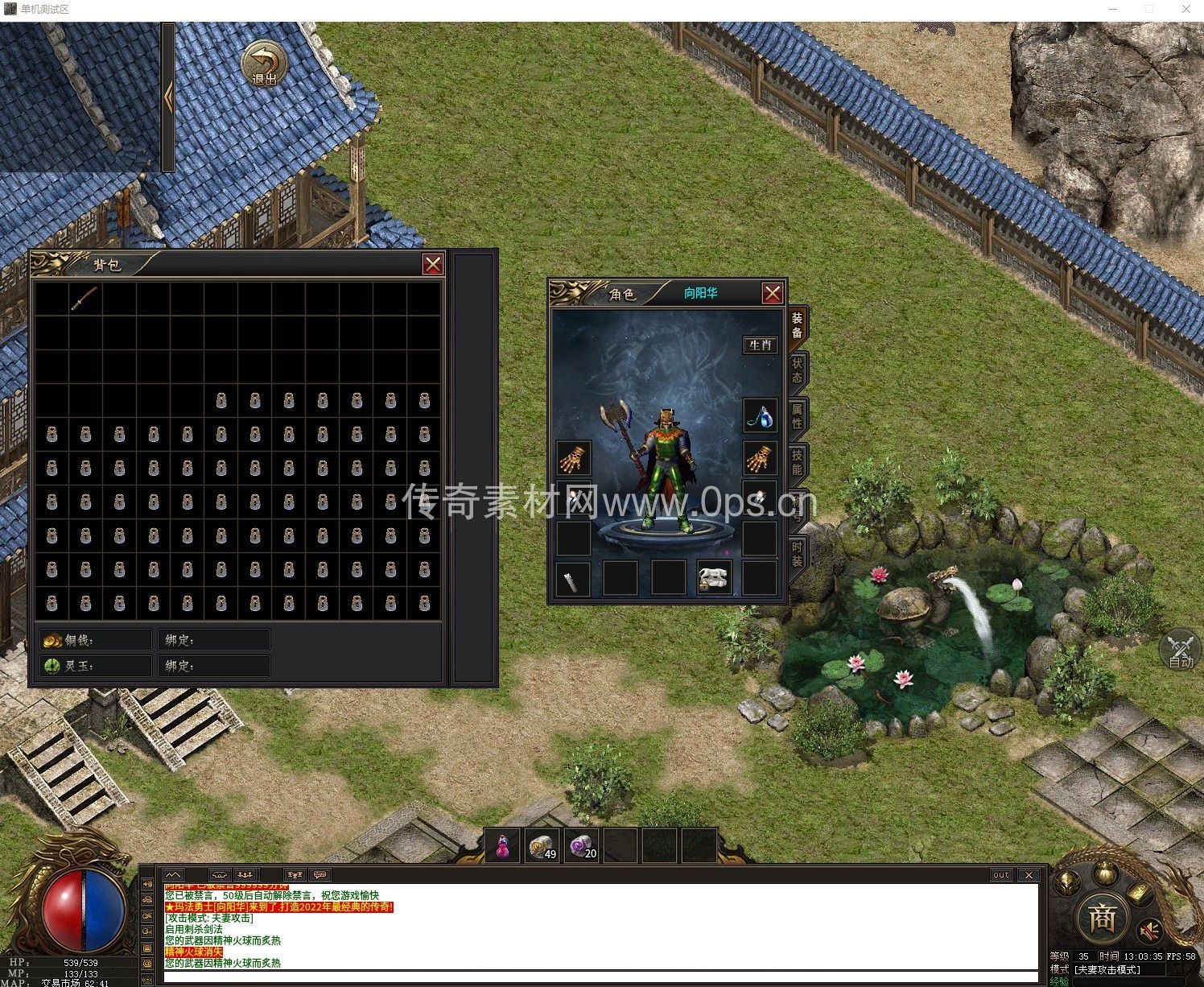Image resolution: width=1204 pixels, height=987 pixels.
Task: Click the chat panel's out button
Action: point(1000,875)
